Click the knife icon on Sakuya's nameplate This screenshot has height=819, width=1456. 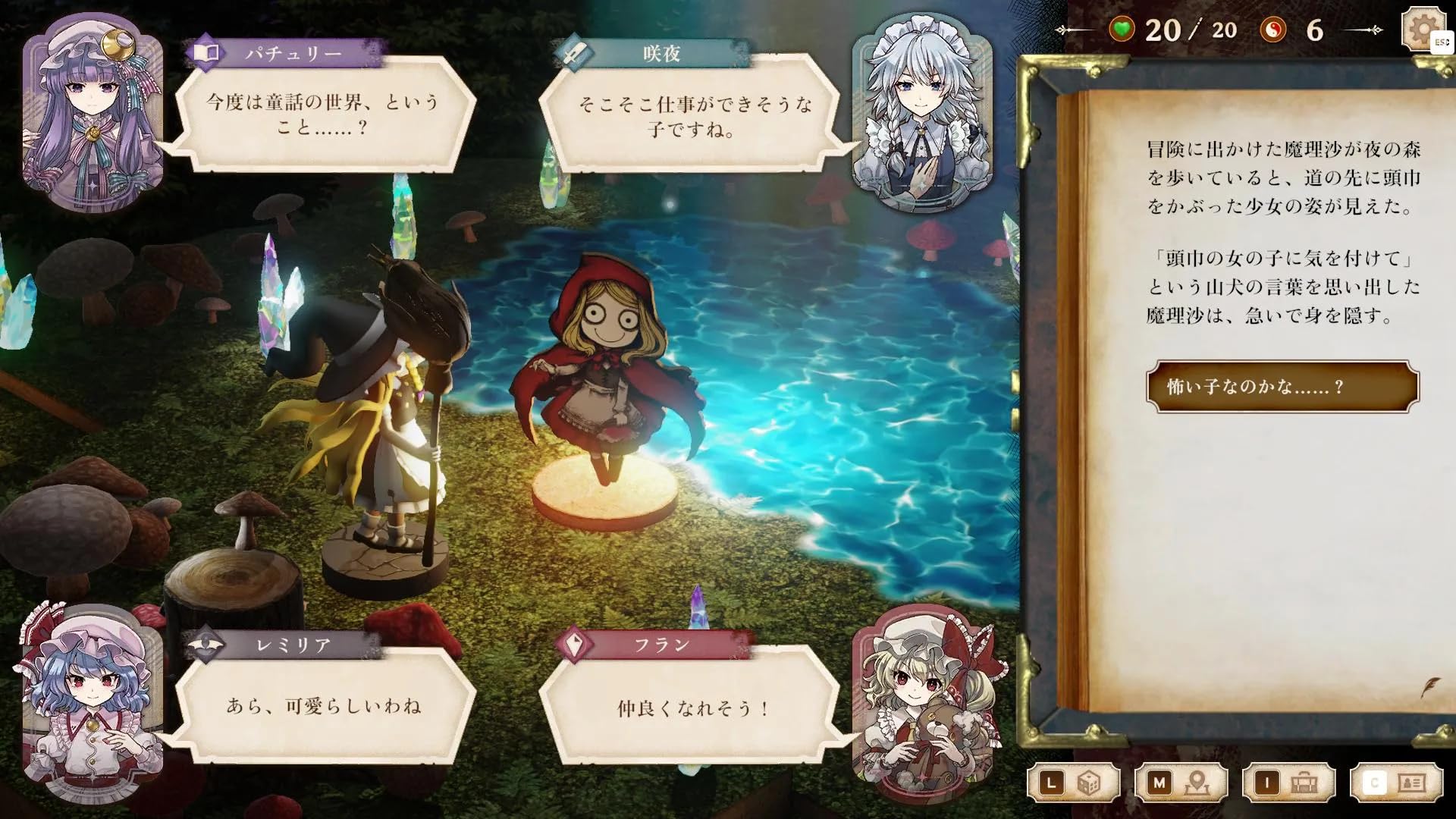(575, 52)
